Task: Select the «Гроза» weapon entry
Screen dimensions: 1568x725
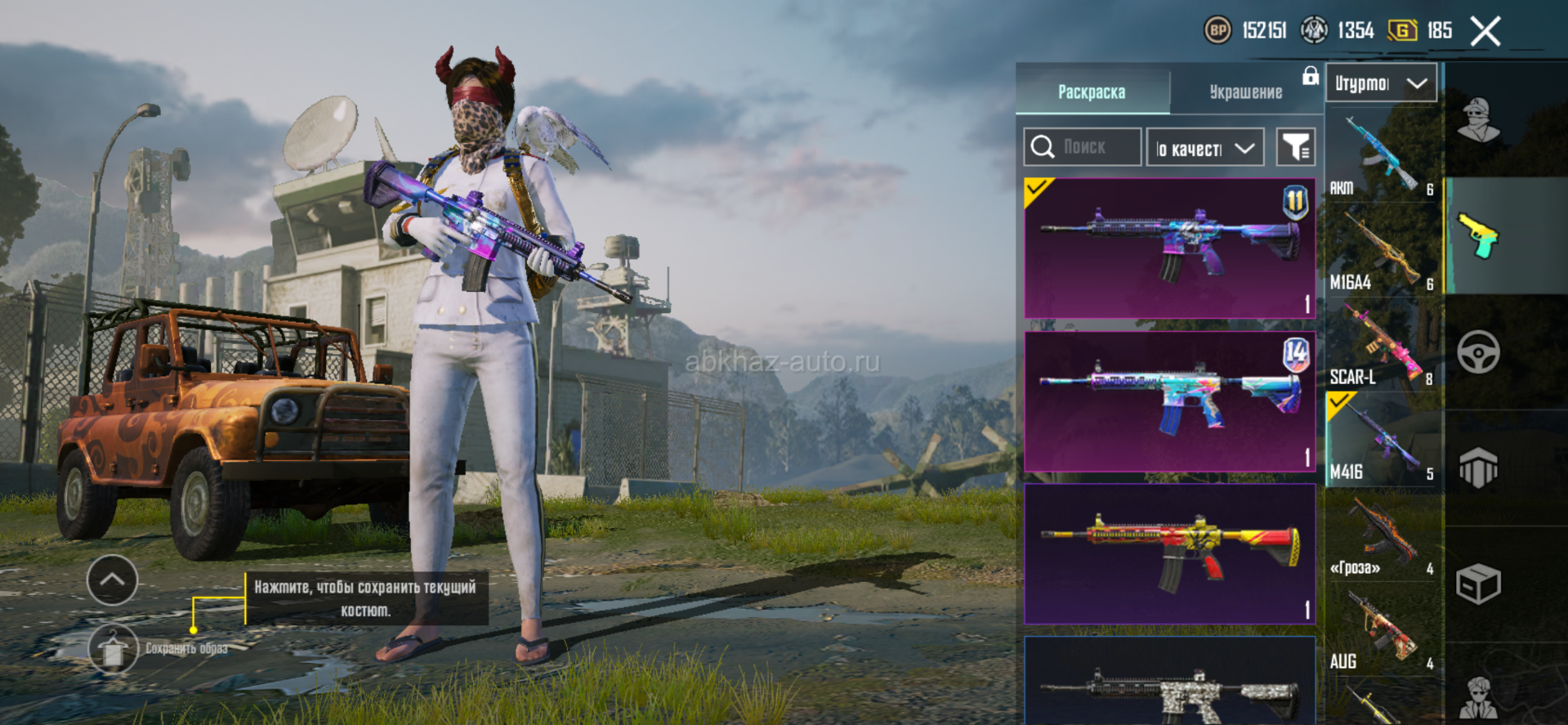Action: [1383, 536]
